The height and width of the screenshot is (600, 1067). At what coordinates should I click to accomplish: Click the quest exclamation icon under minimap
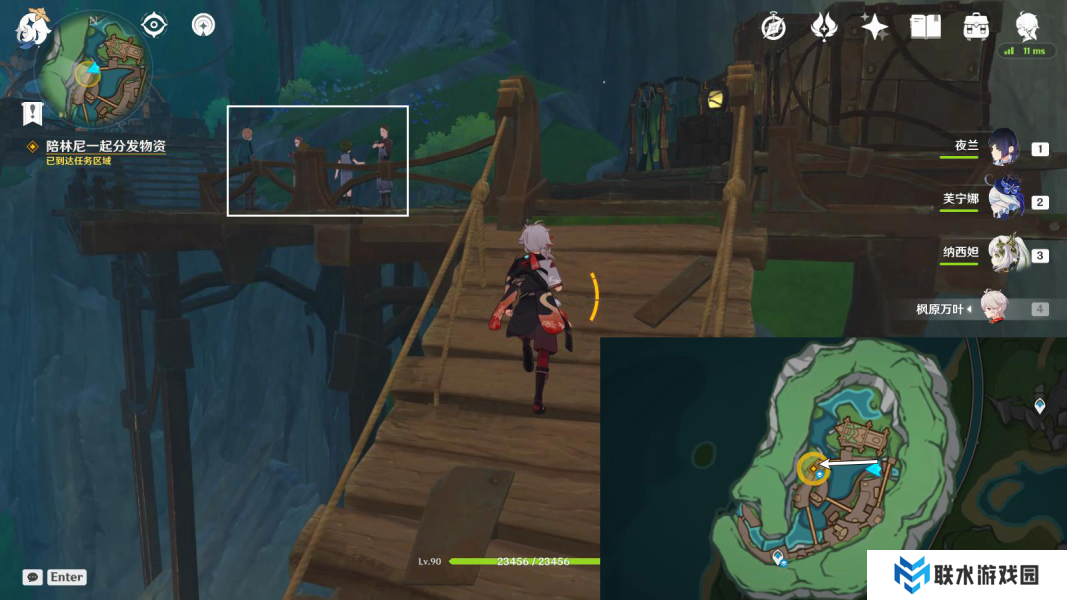click(x=32, y=113)
